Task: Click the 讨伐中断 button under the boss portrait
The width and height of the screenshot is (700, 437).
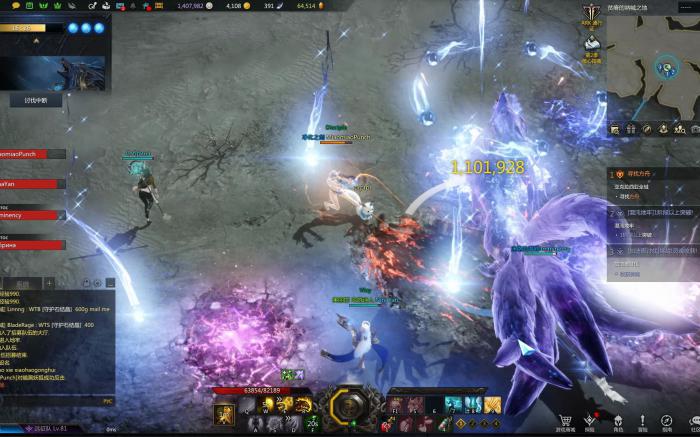Action: pyautogui.click(x=36, y=100)
